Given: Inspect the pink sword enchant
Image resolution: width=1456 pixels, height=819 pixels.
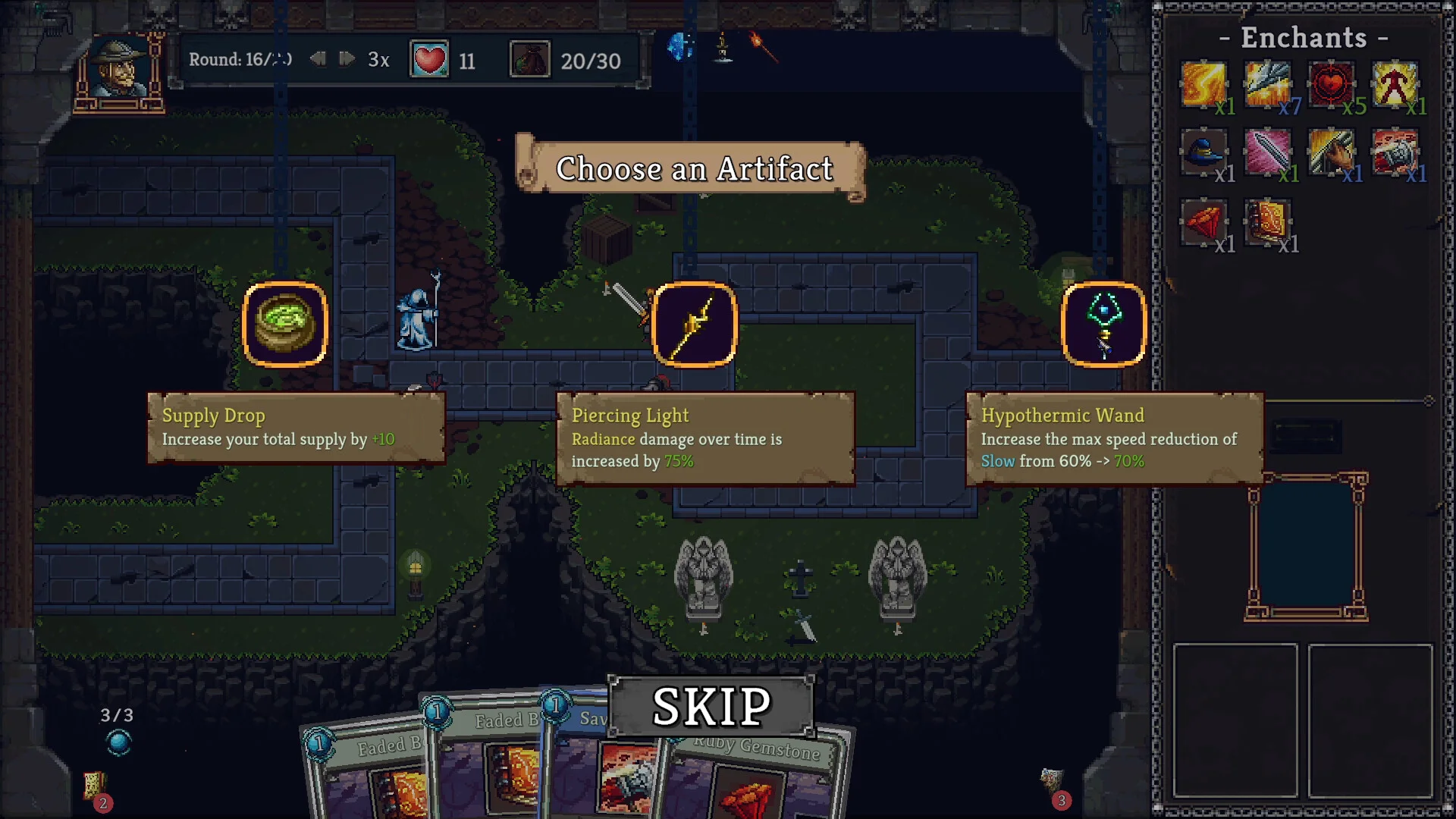Looking at the screenshot, I should [x=1267, y=152].
